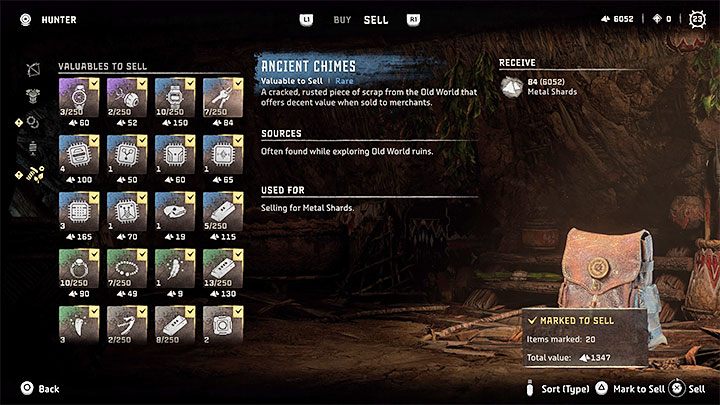Select the valuables category icon in sidebar
Image resolution: width=720 pixels, height=405 pixels.
33,174
